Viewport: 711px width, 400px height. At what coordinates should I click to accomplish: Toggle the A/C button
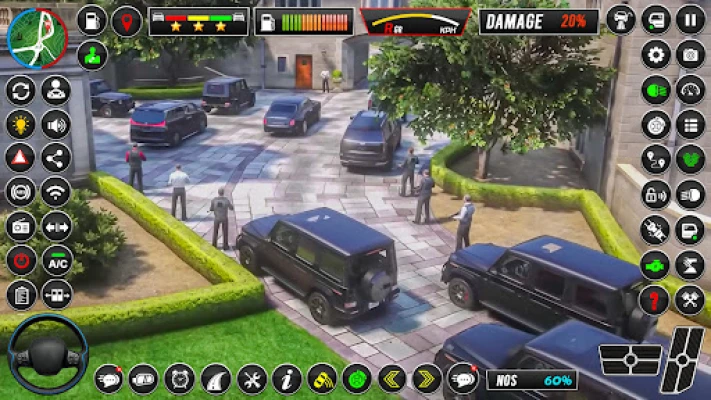tap(56, 260)
